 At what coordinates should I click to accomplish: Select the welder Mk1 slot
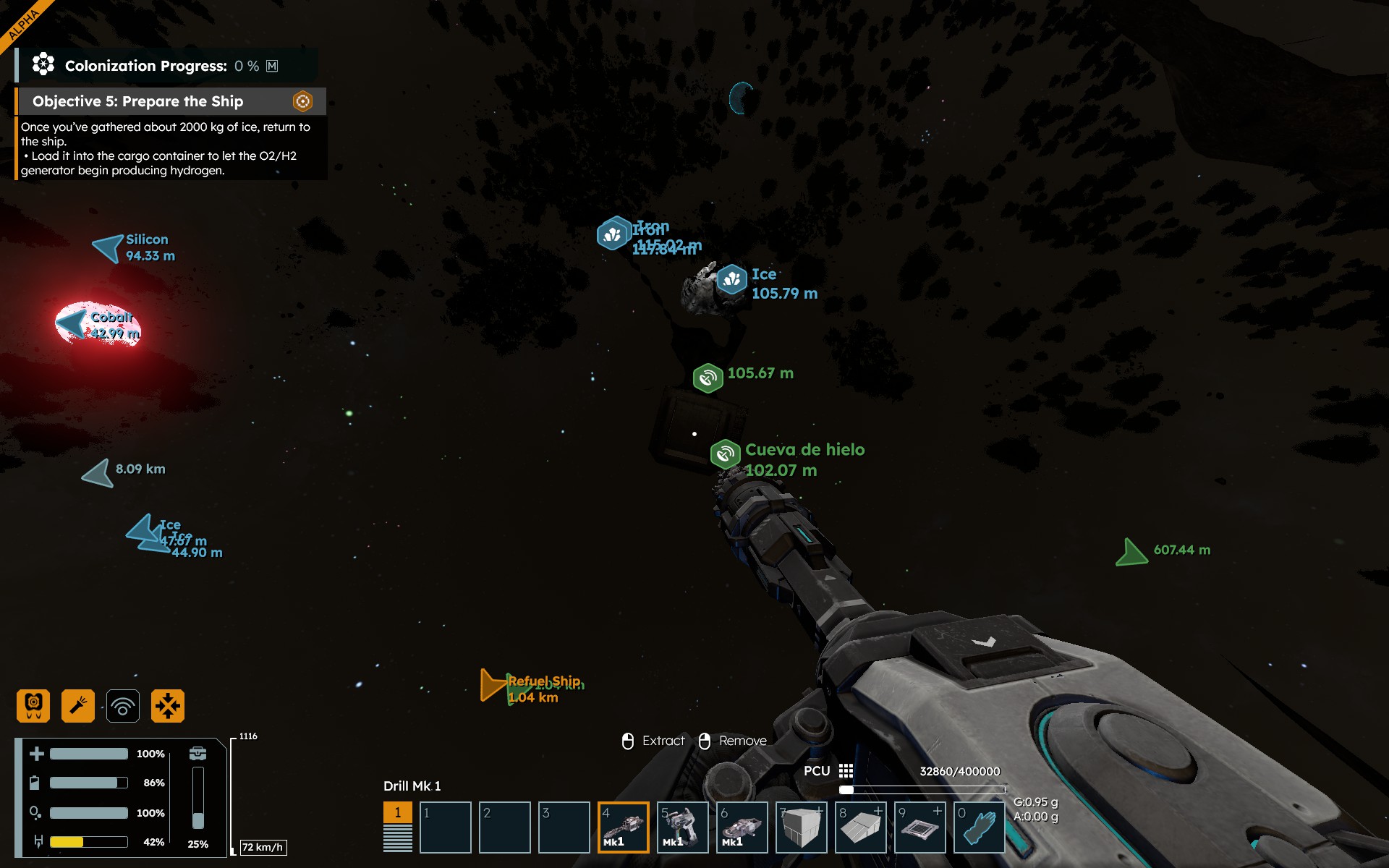(x=682, y=827)
